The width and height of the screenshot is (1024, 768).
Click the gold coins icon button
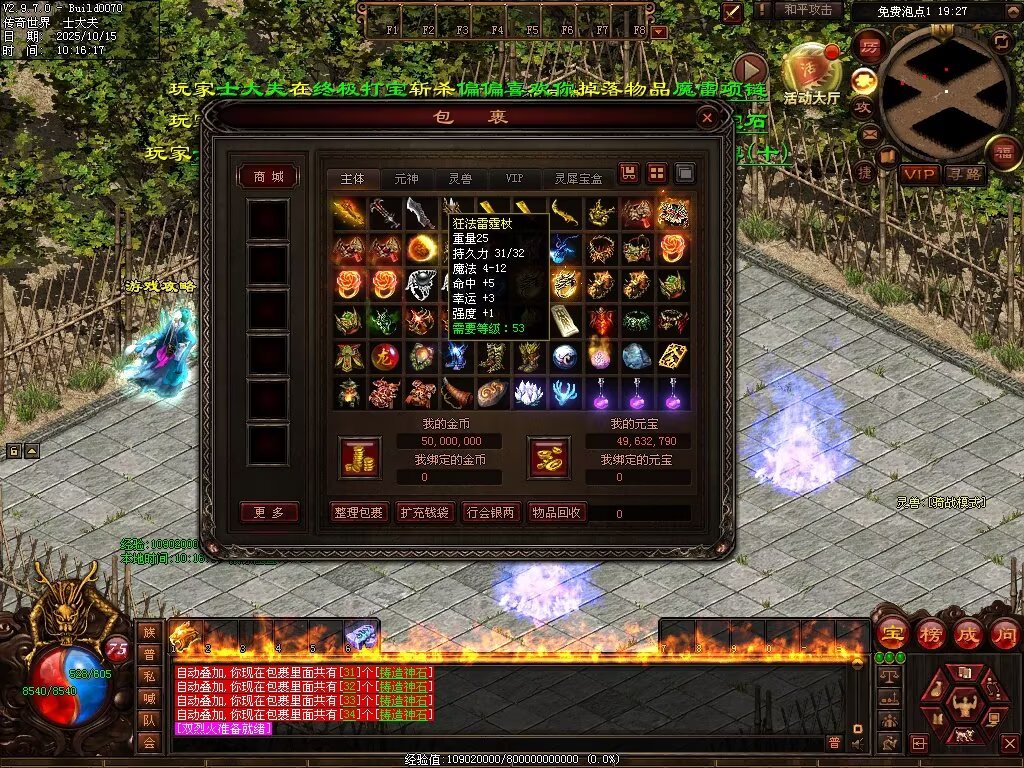click(359, 456)
